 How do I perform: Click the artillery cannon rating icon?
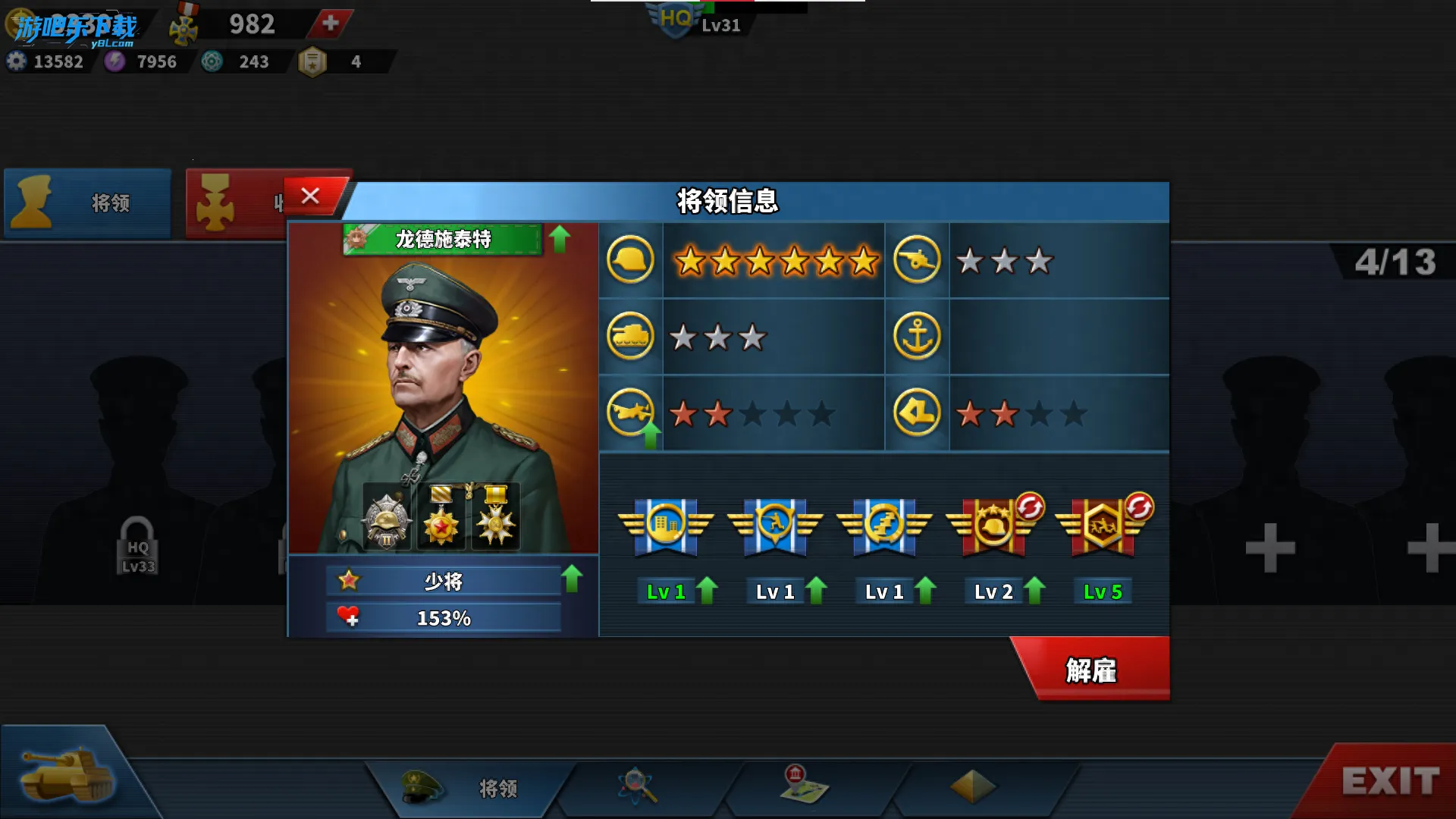[917, 259]
